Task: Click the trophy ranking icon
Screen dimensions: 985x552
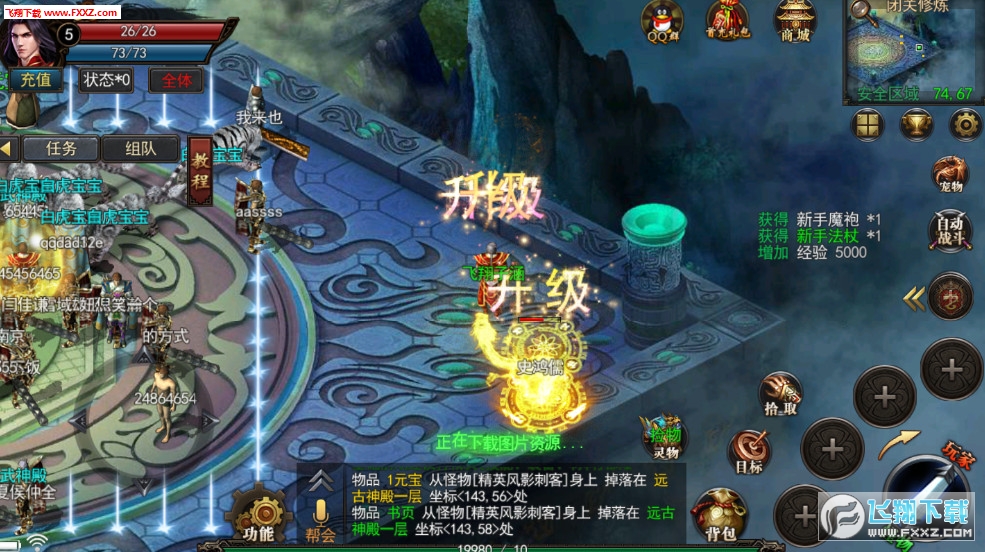Action: tap(915, 124)
